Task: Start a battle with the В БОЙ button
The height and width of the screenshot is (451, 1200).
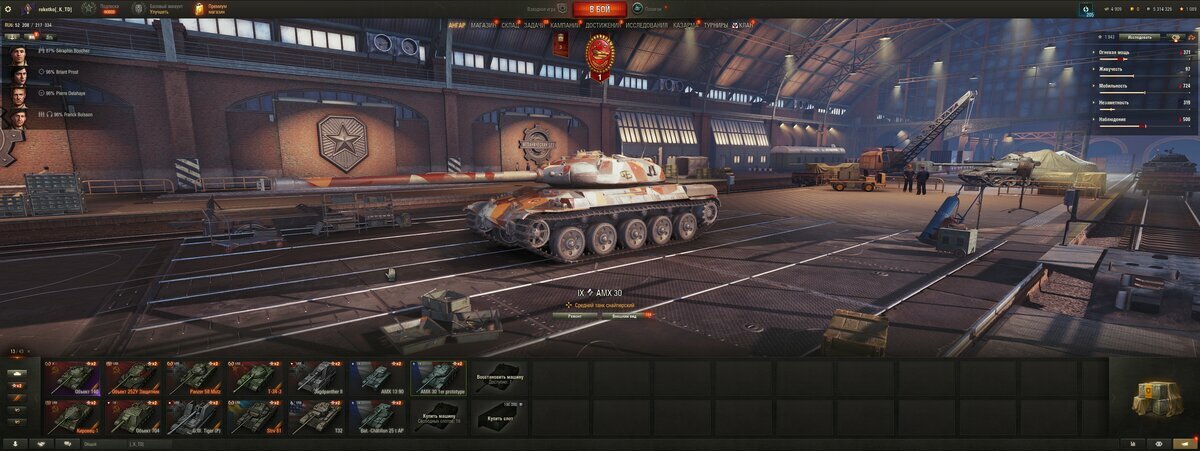Action: pyautogui.click(x=600, y=9)
